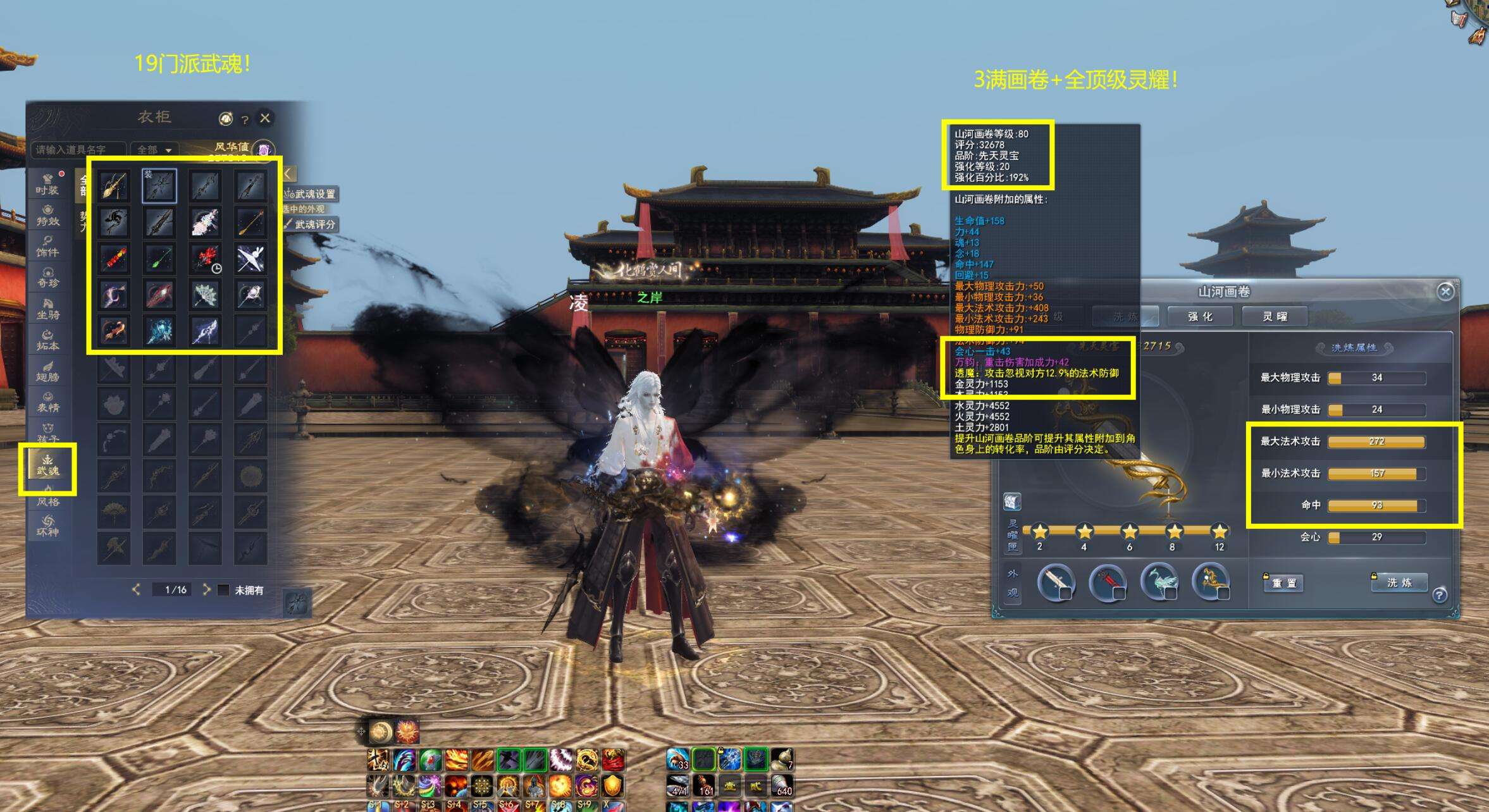Select the white rabbit weapon skin

click(250, 258)
